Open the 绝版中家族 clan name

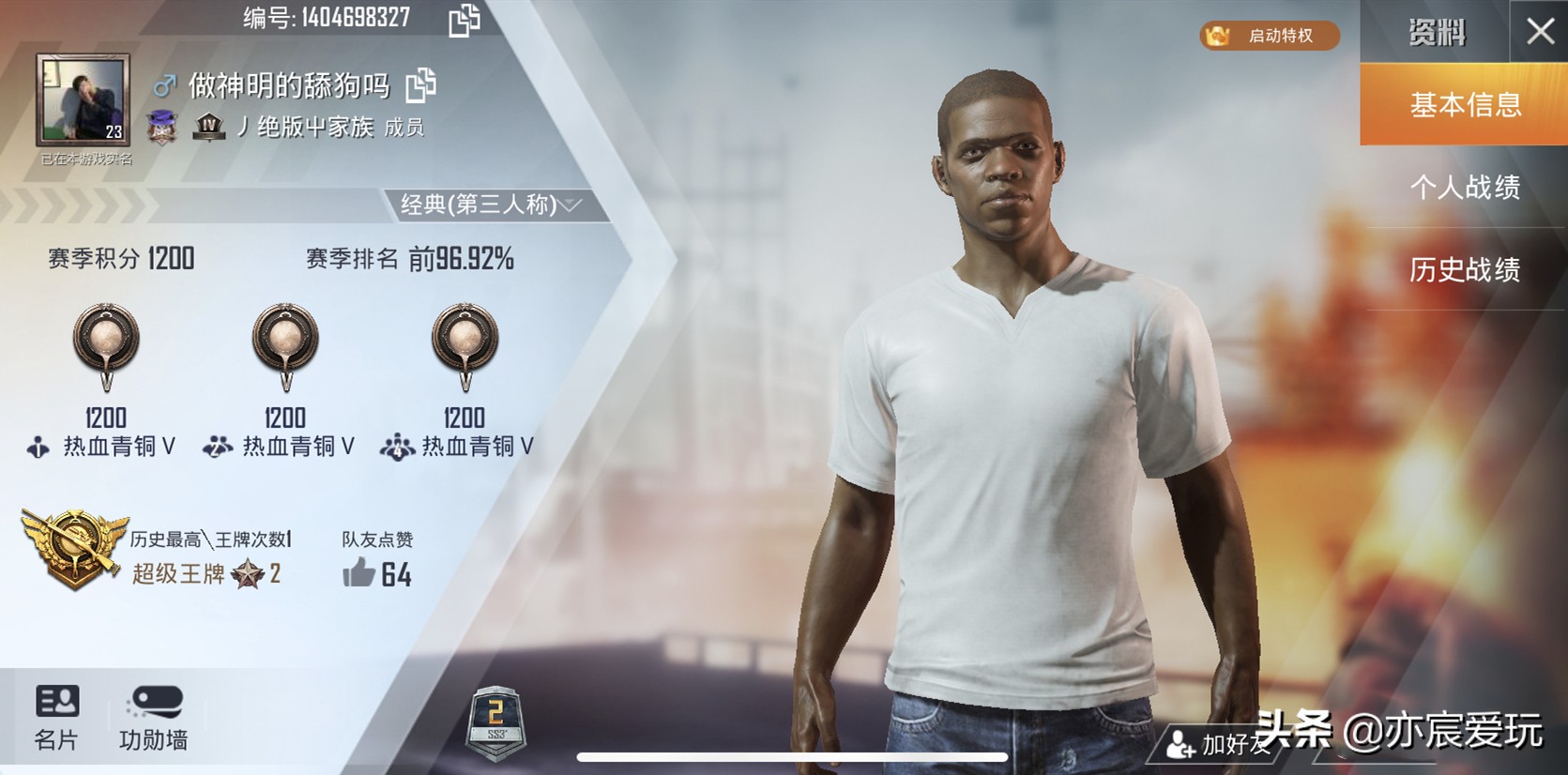click(x=314, y=127)
